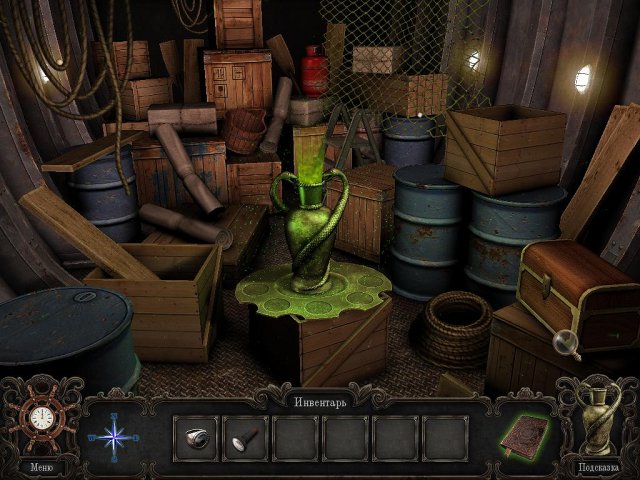
Task: Pick the flashlight from inventory
Action: pos(244,437)
